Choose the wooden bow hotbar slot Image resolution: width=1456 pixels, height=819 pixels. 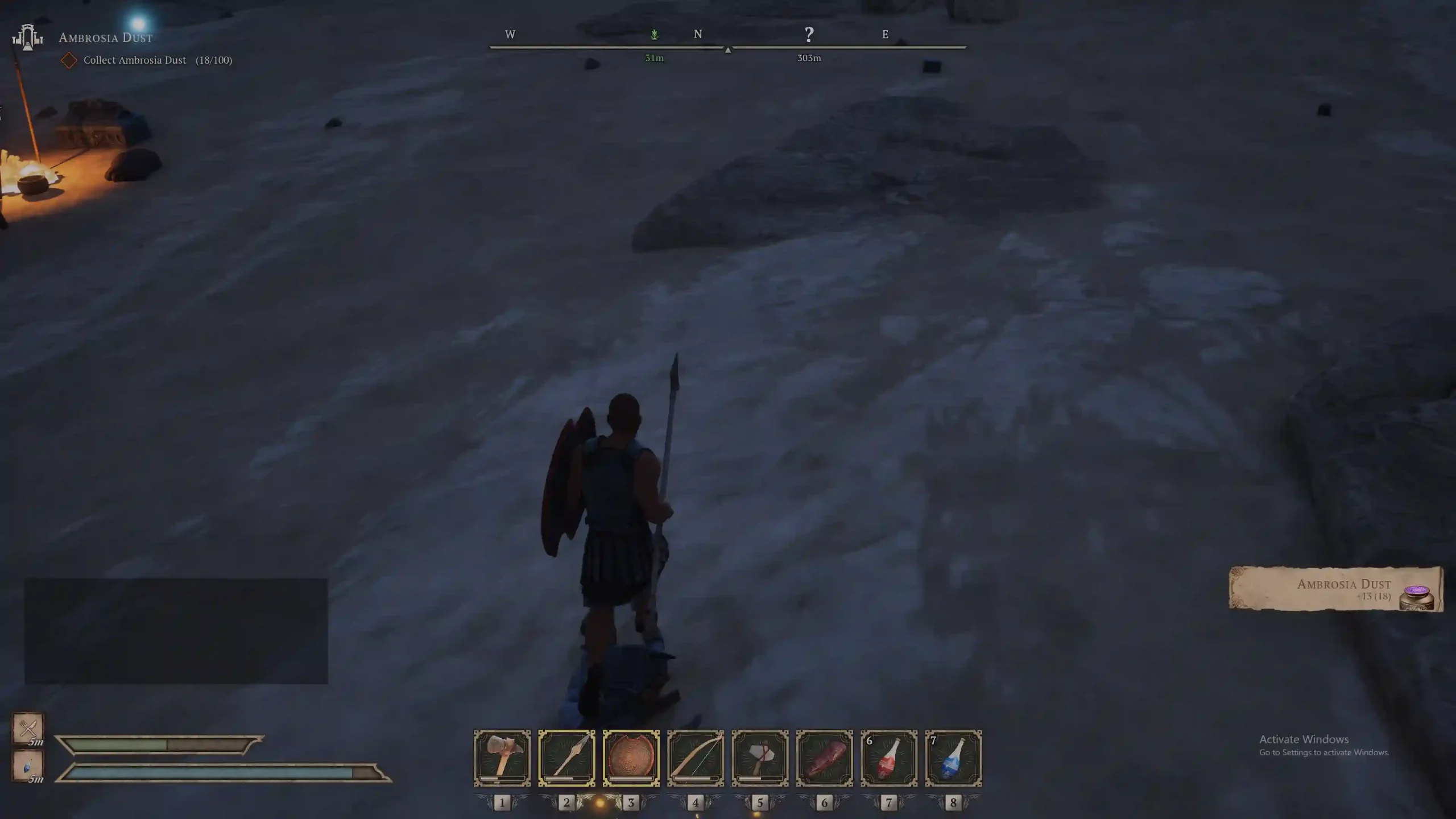[x=695, y=758]
